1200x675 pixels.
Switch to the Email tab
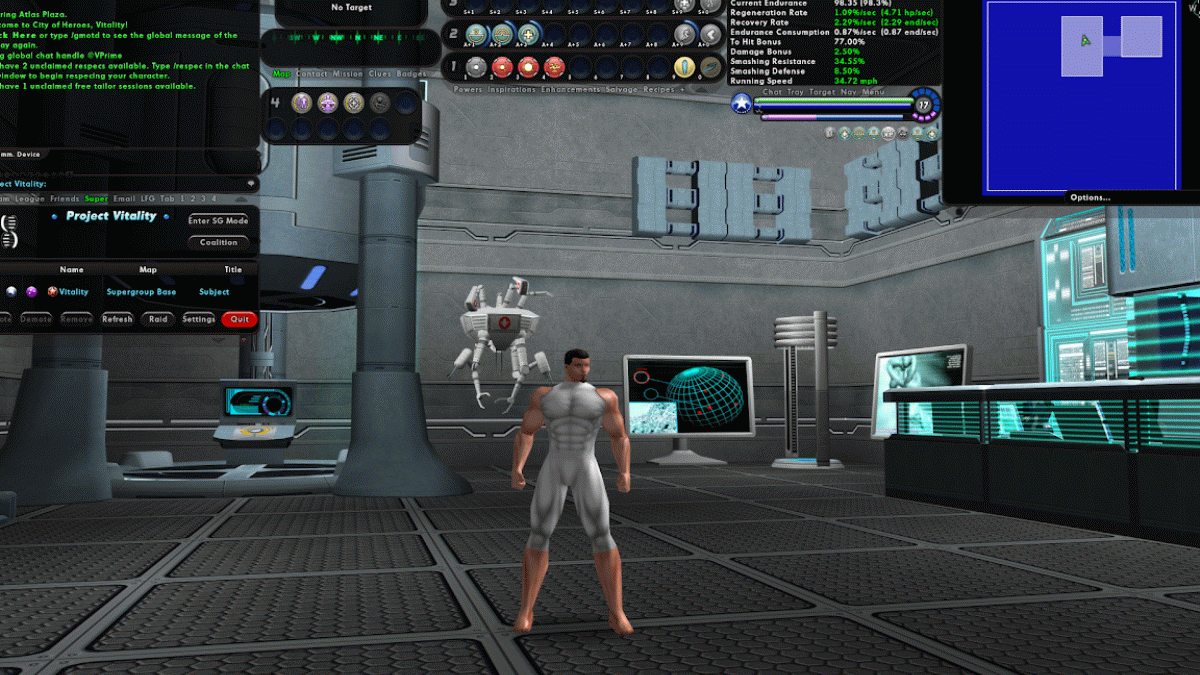point(124,199)
